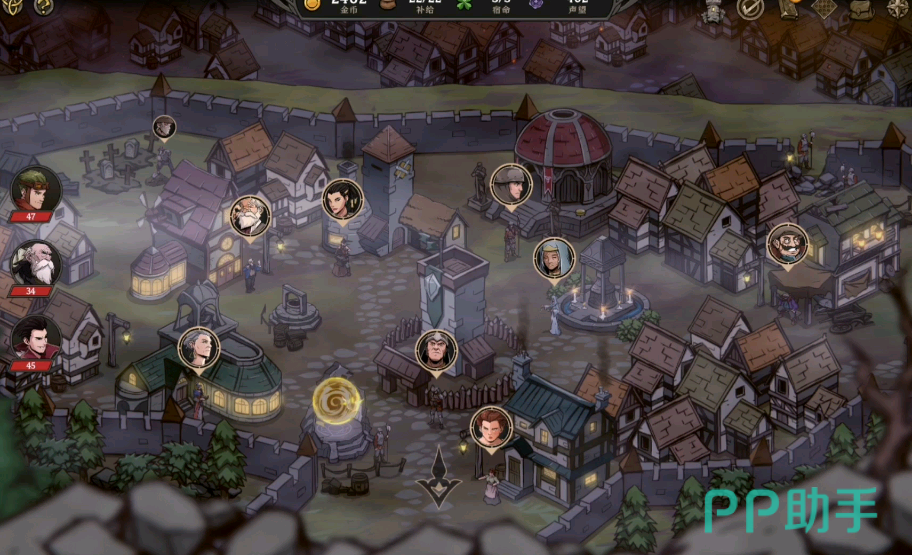The image size is (912, 555).
Task: Select the blue-hooded woman marker by the fountain
Action: tap(552, 257)
